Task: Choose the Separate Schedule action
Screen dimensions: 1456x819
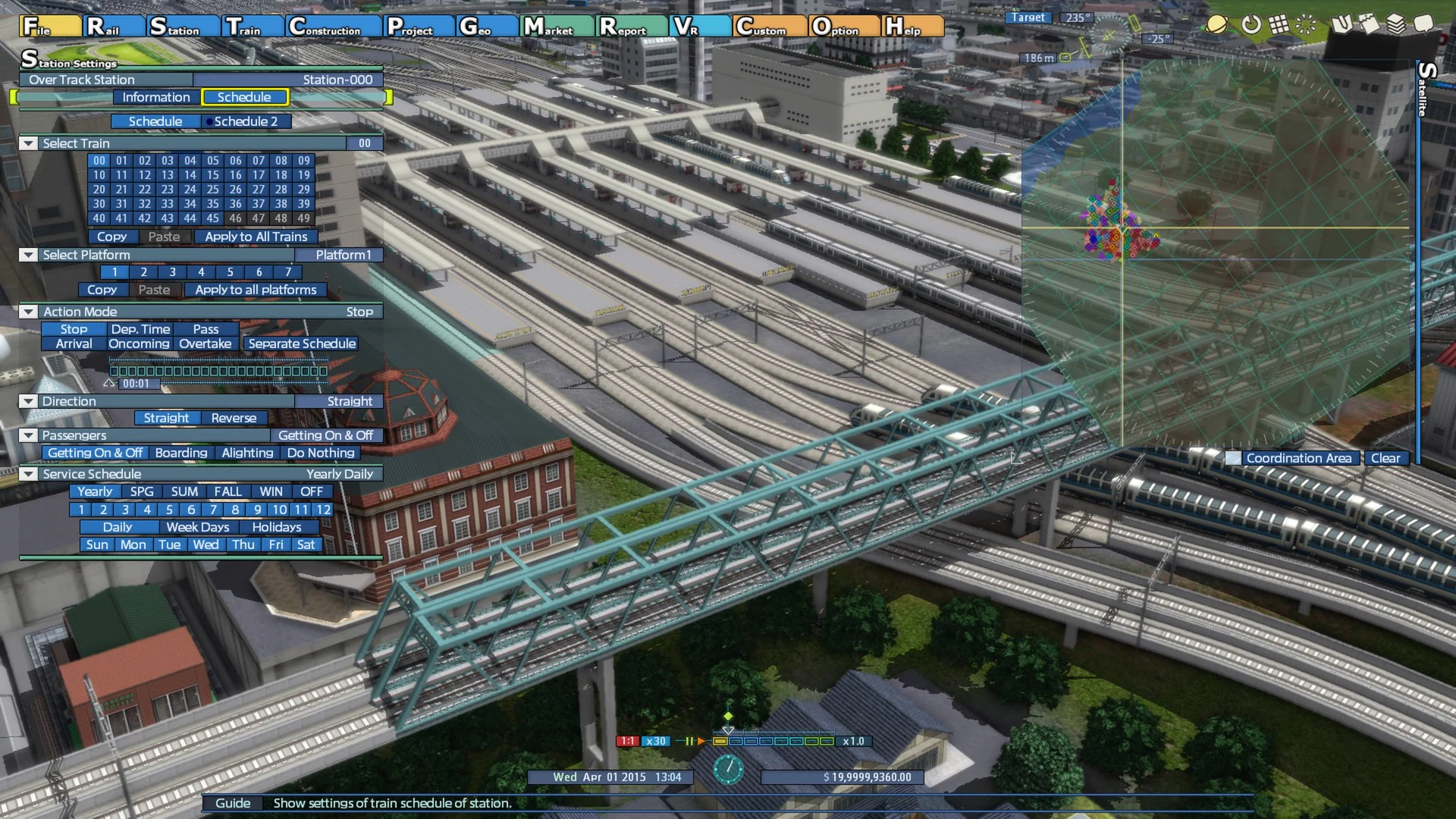Action: (x=302, y=344)
